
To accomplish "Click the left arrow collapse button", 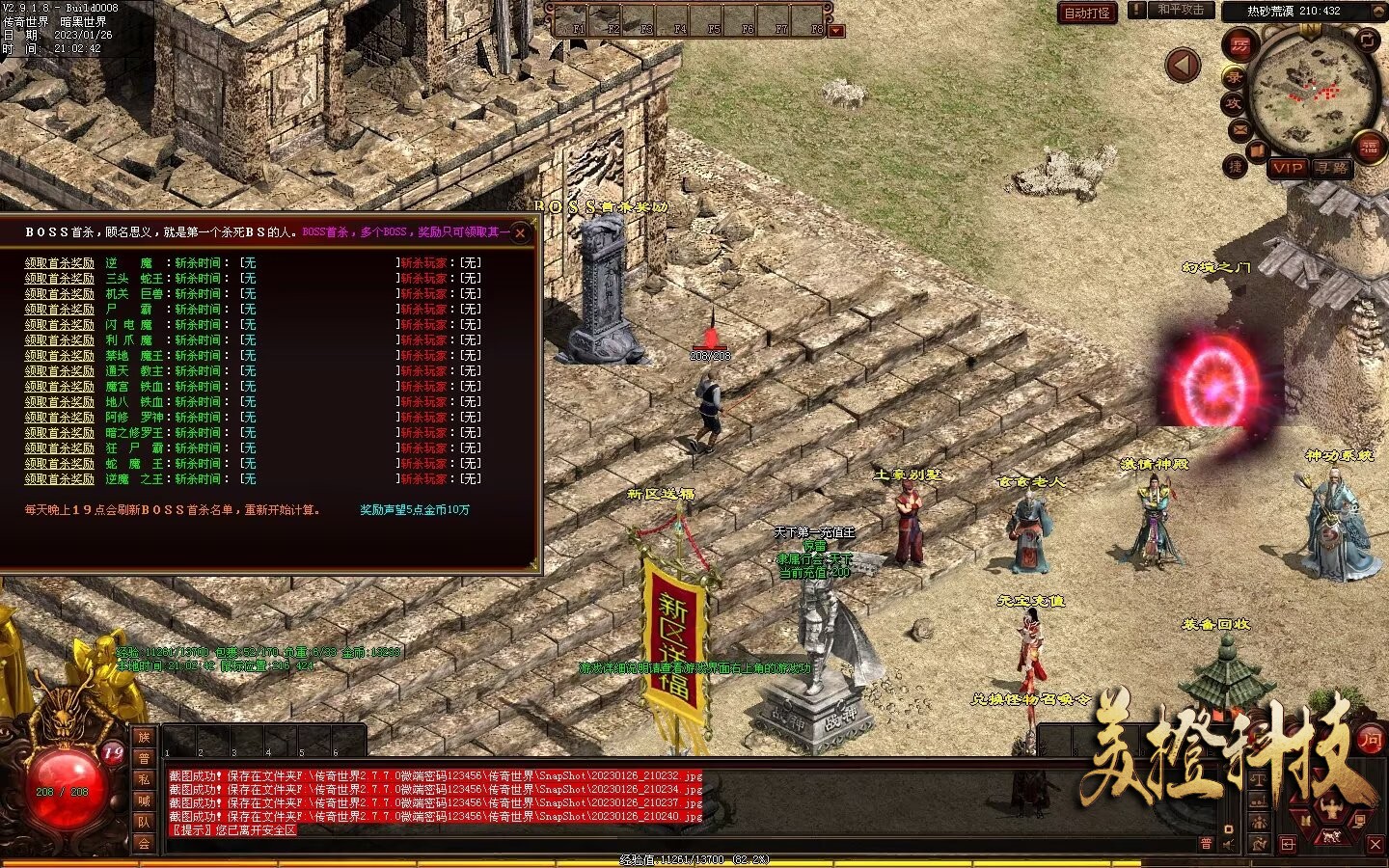I will [x=1183, y=66].
